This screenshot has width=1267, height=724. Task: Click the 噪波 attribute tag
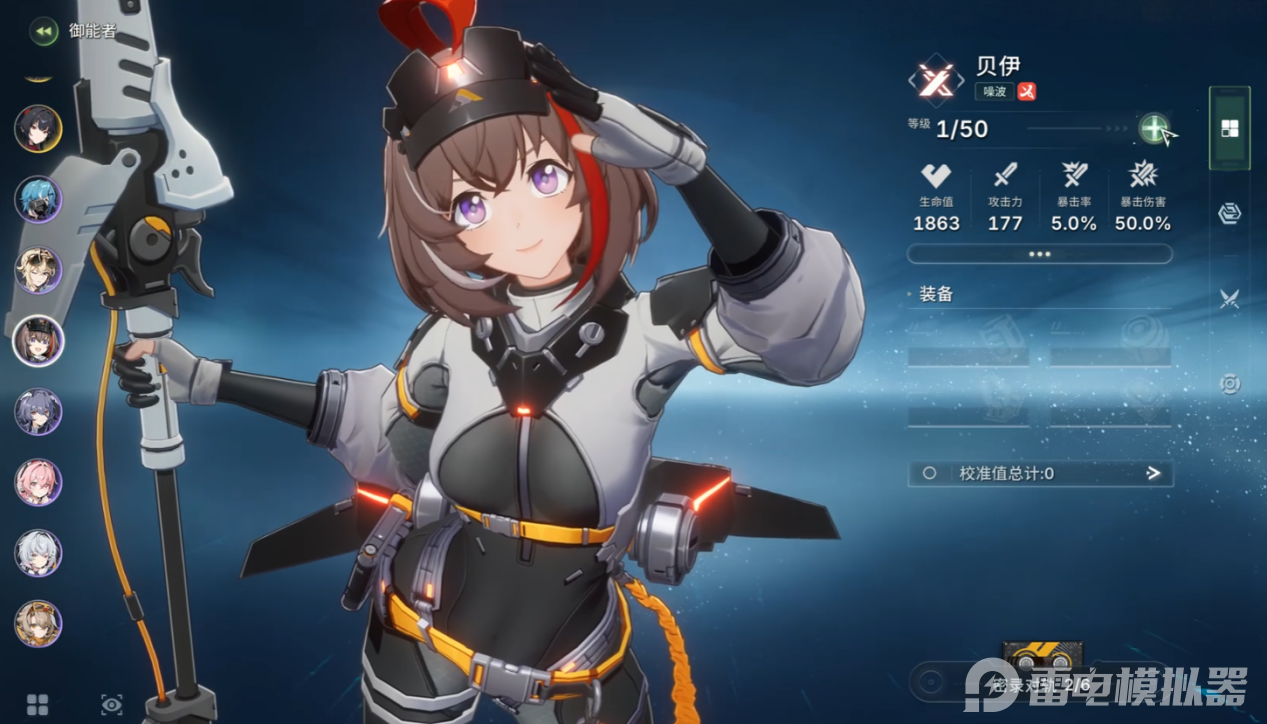(x=993, y=91)
